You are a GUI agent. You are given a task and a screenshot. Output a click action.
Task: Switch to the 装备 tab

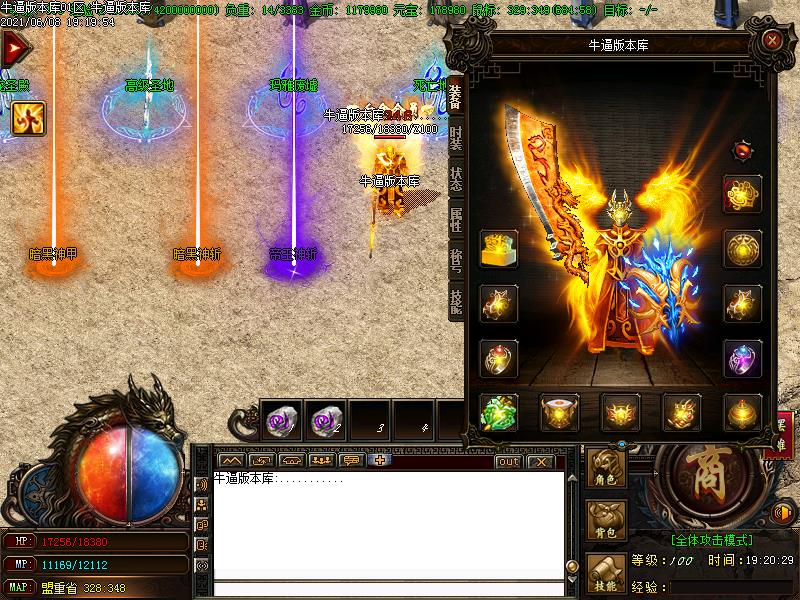(456, 96)
